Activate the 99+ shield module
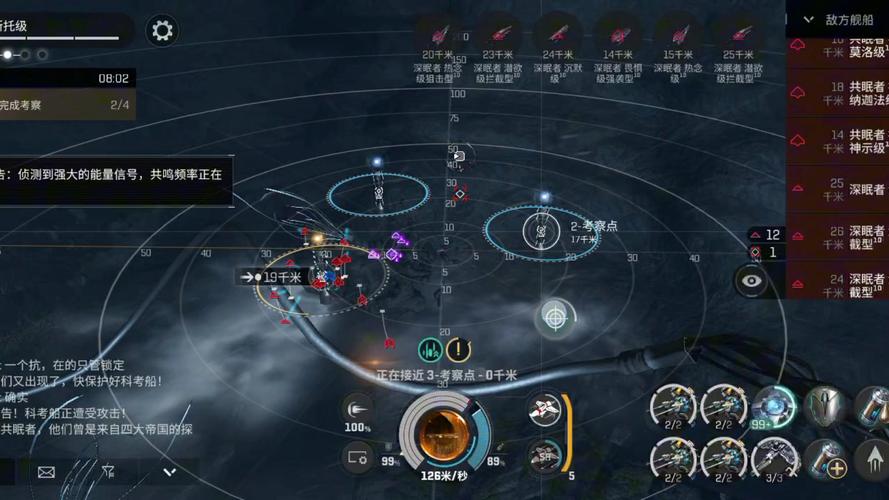 [x=774, y=407]
